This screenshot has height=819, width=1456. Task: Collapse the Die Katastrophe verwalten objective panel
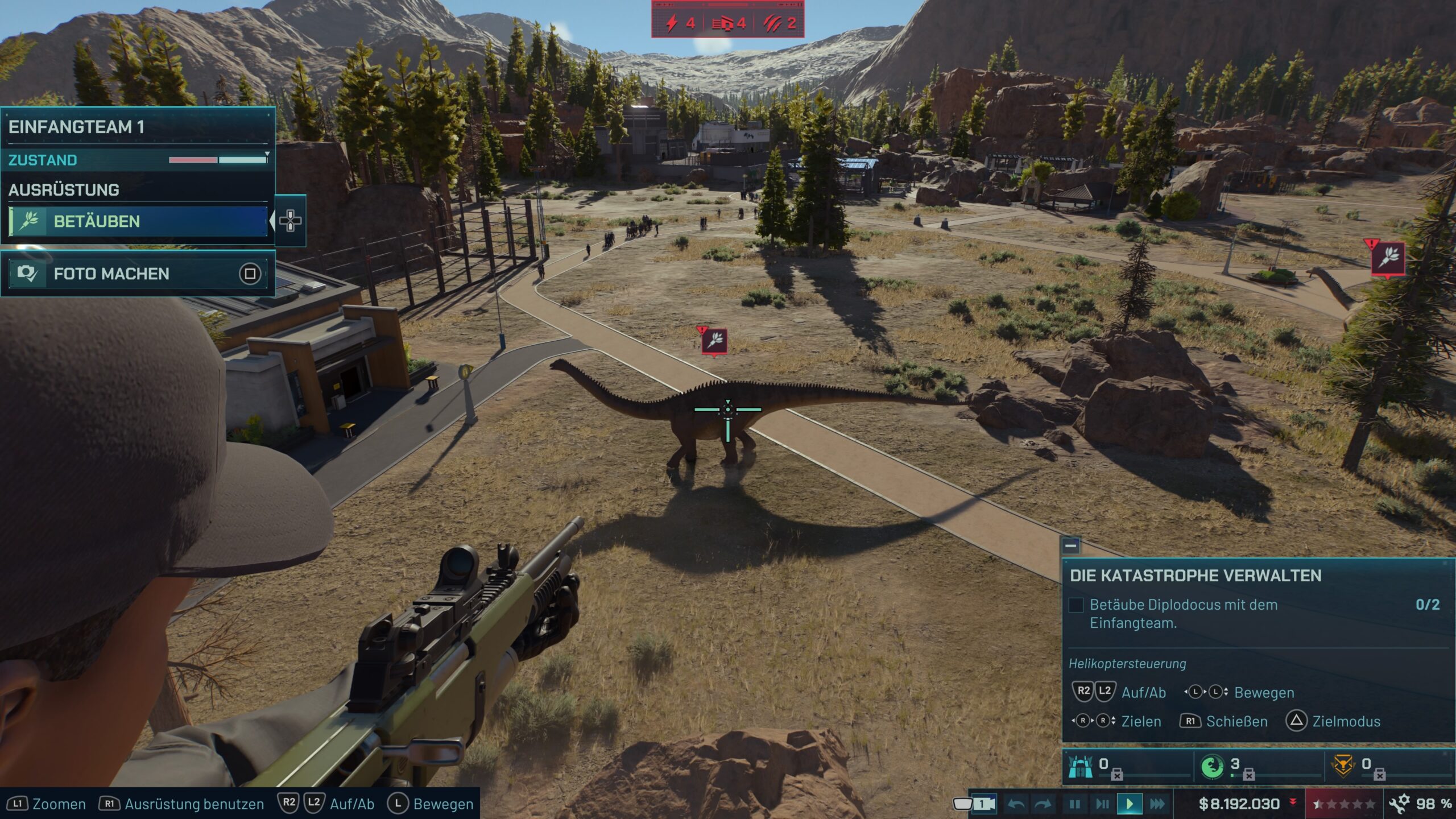coord(1070,546)
